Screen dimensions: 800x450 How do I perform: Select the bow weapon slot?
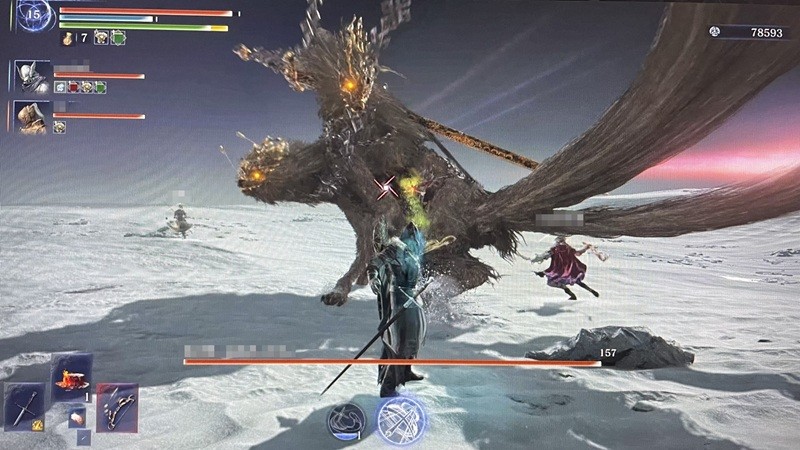(x=117, y=407)
